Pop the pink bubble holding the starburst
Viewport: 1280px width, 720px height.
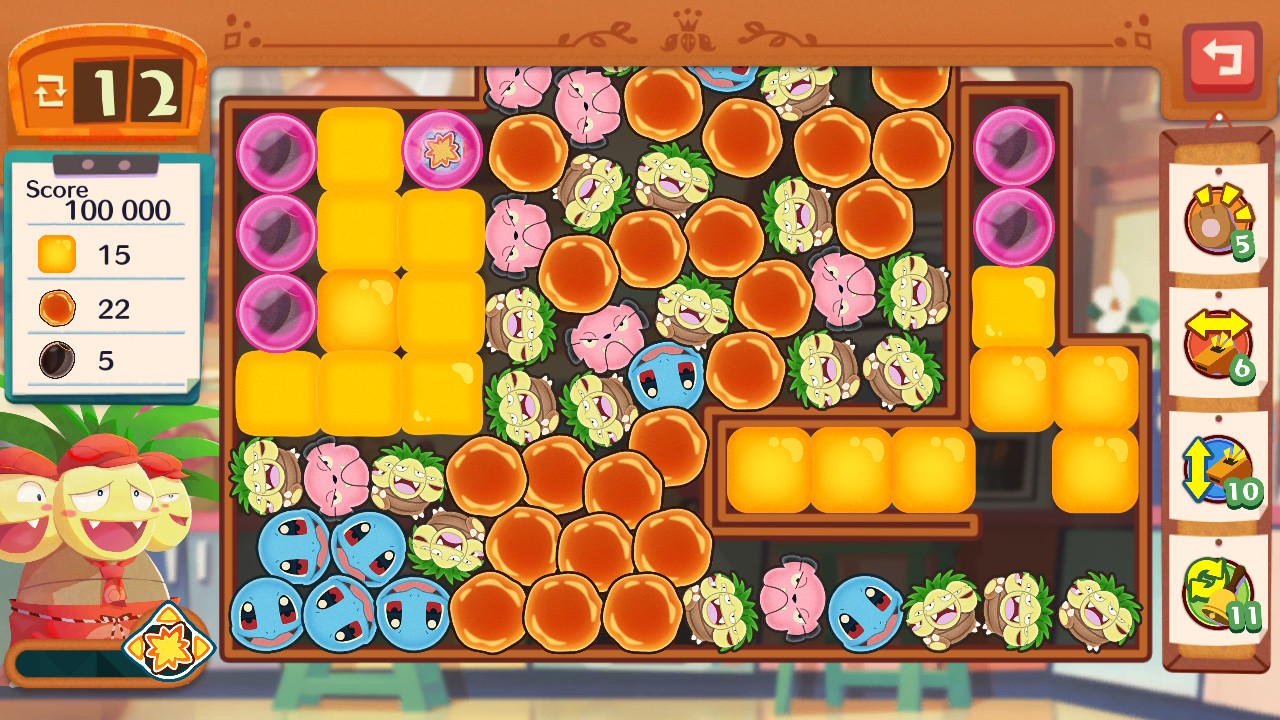click(x=442, y=150)
